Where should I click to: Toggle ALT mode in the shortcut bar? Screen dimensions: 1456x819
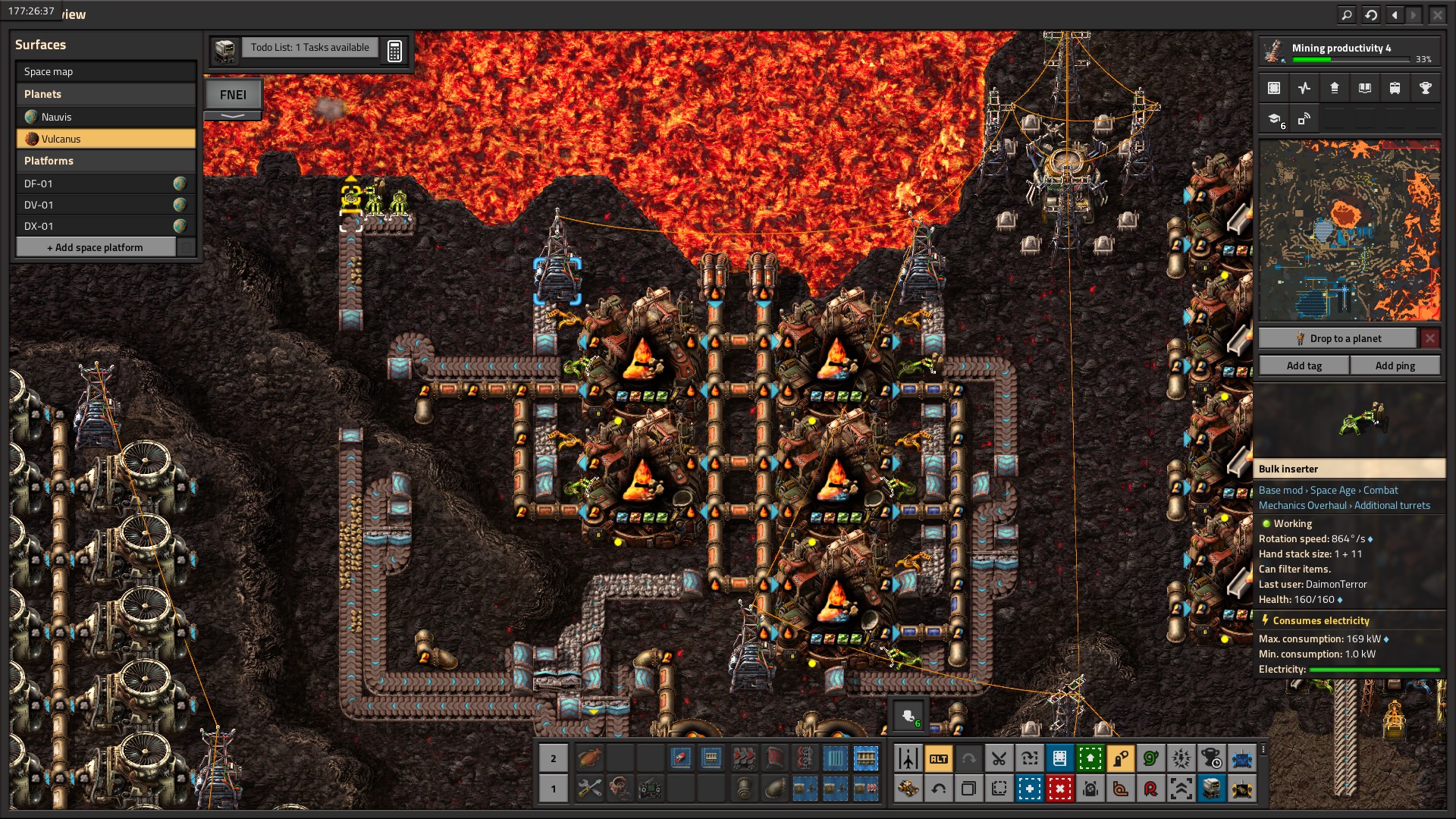(x=938, y=758)
